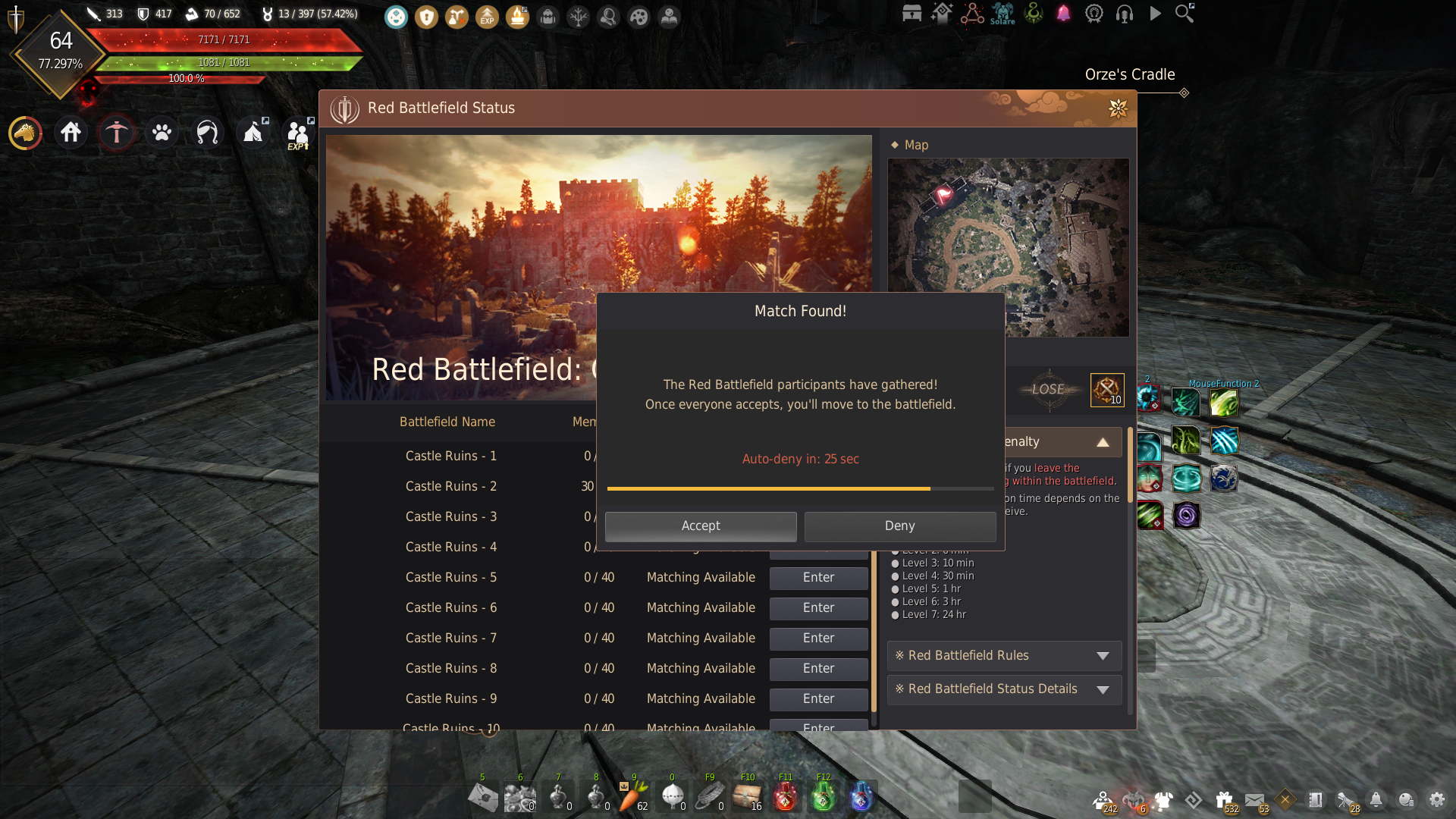The width and height of the screenshot is (1456, 819).
Task: Open the campfire buff icon at the top
Action: (517, 17)
